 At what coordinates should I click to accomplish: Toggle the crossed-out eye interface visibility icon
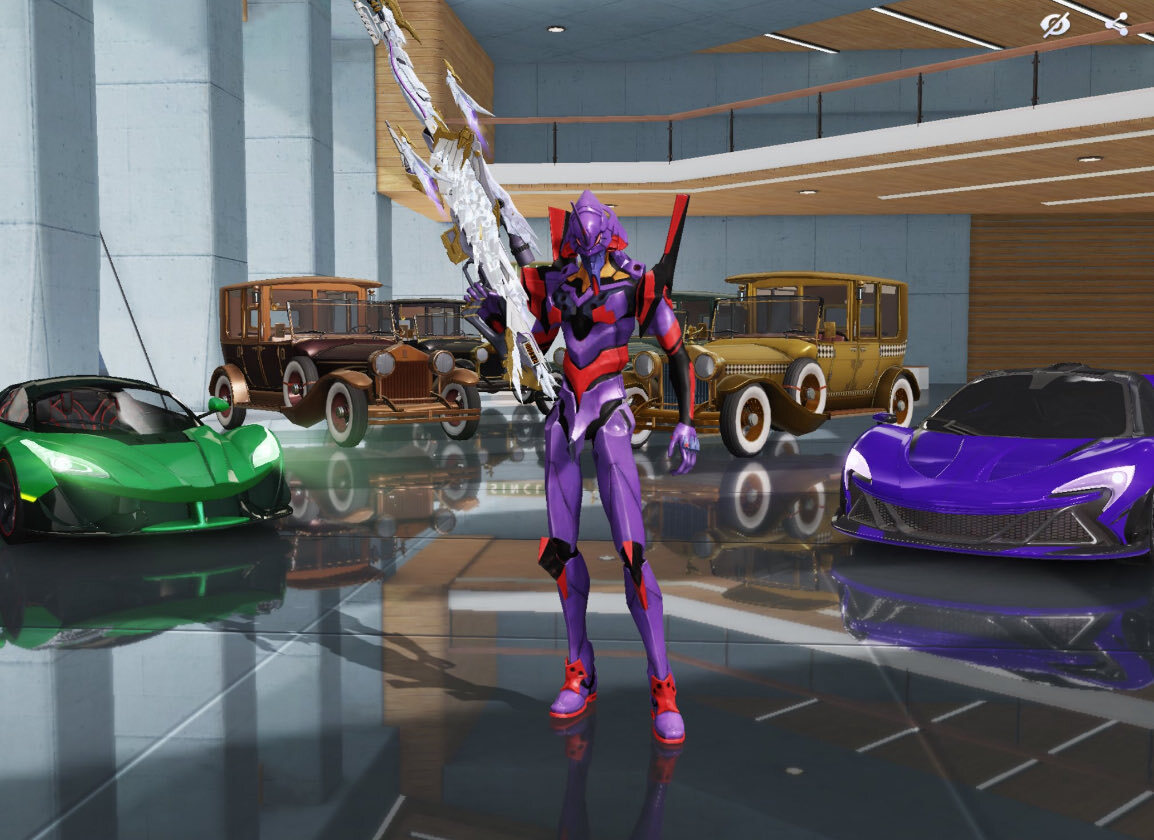click(x=1054, y=24)
